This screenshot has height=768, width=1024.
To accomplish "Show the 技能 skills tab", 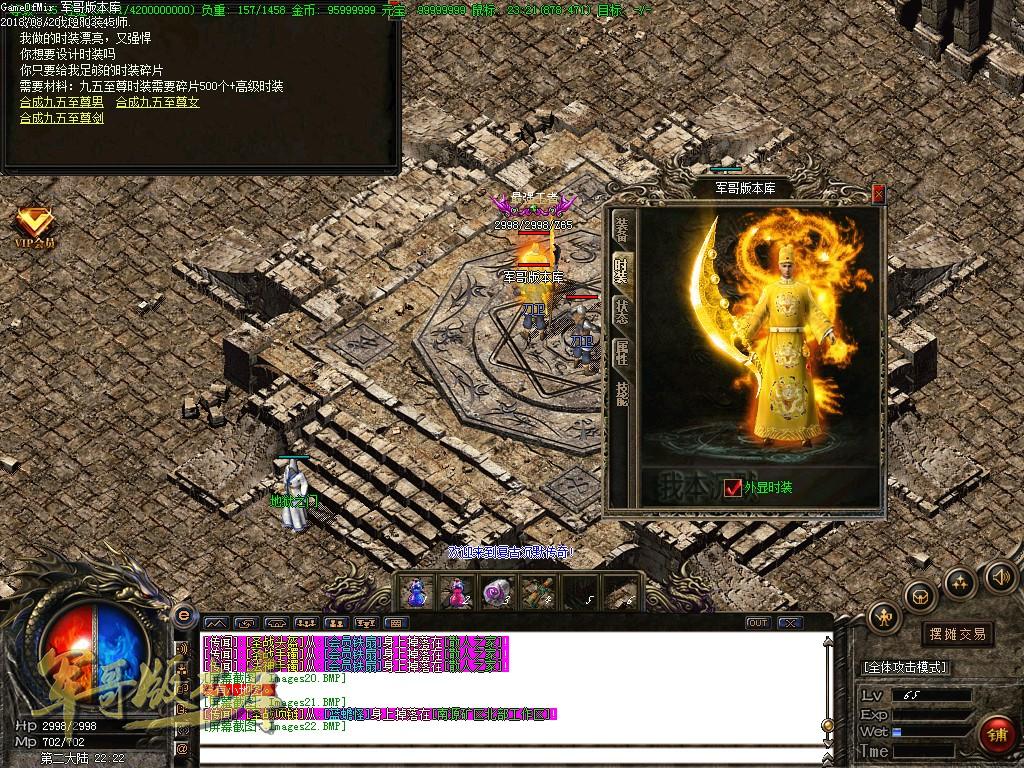I will 621,392.
